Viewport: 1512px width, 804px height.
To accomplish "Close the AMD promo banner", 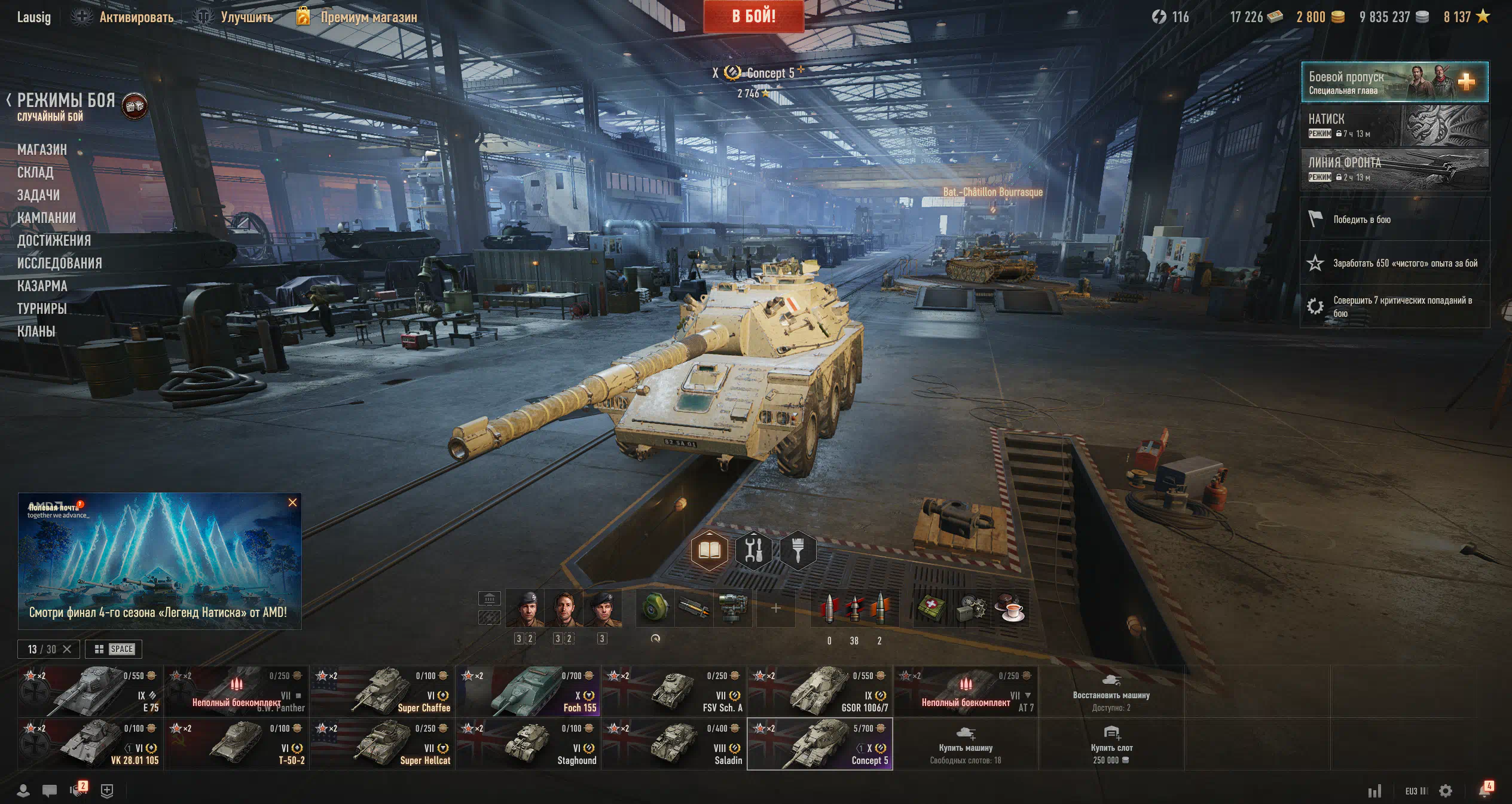I will pos(292,502).
